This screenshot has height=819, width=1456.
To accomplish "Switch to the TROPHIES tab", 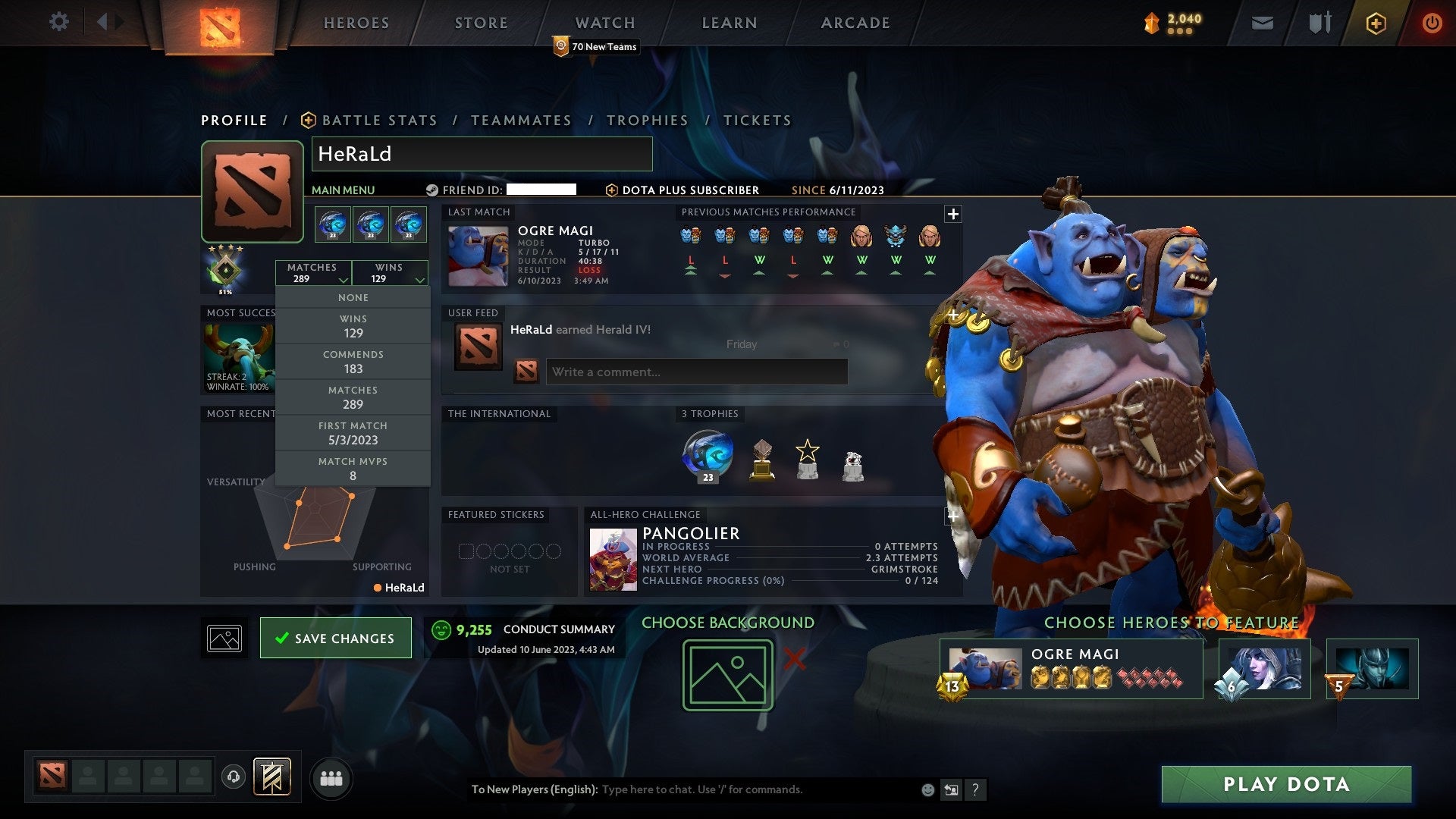I will point(647,120).
